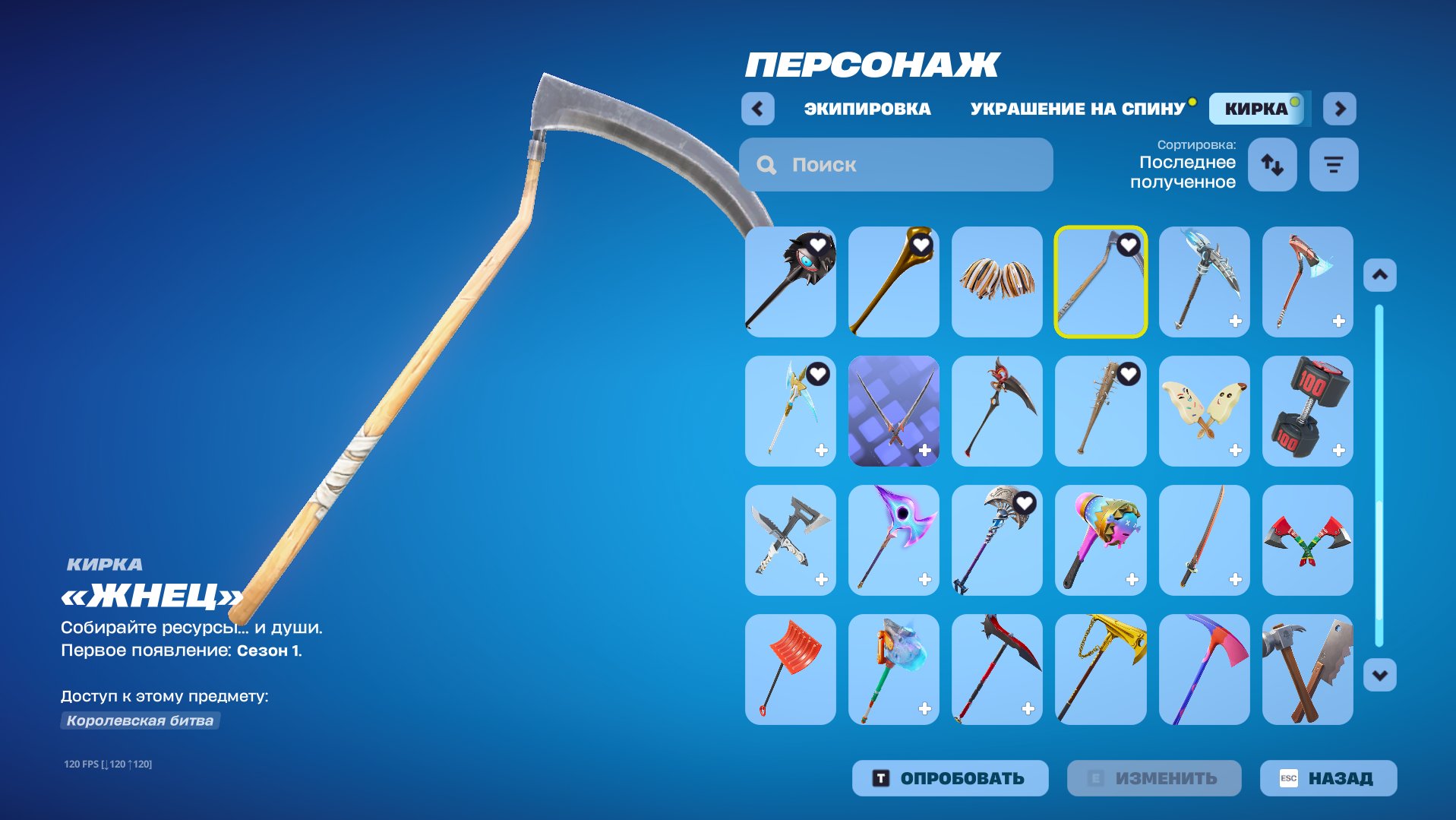Screen dimensions: 1456x820
Task: Select the pink glowing shuriken pickaxe
Action: 893,540
